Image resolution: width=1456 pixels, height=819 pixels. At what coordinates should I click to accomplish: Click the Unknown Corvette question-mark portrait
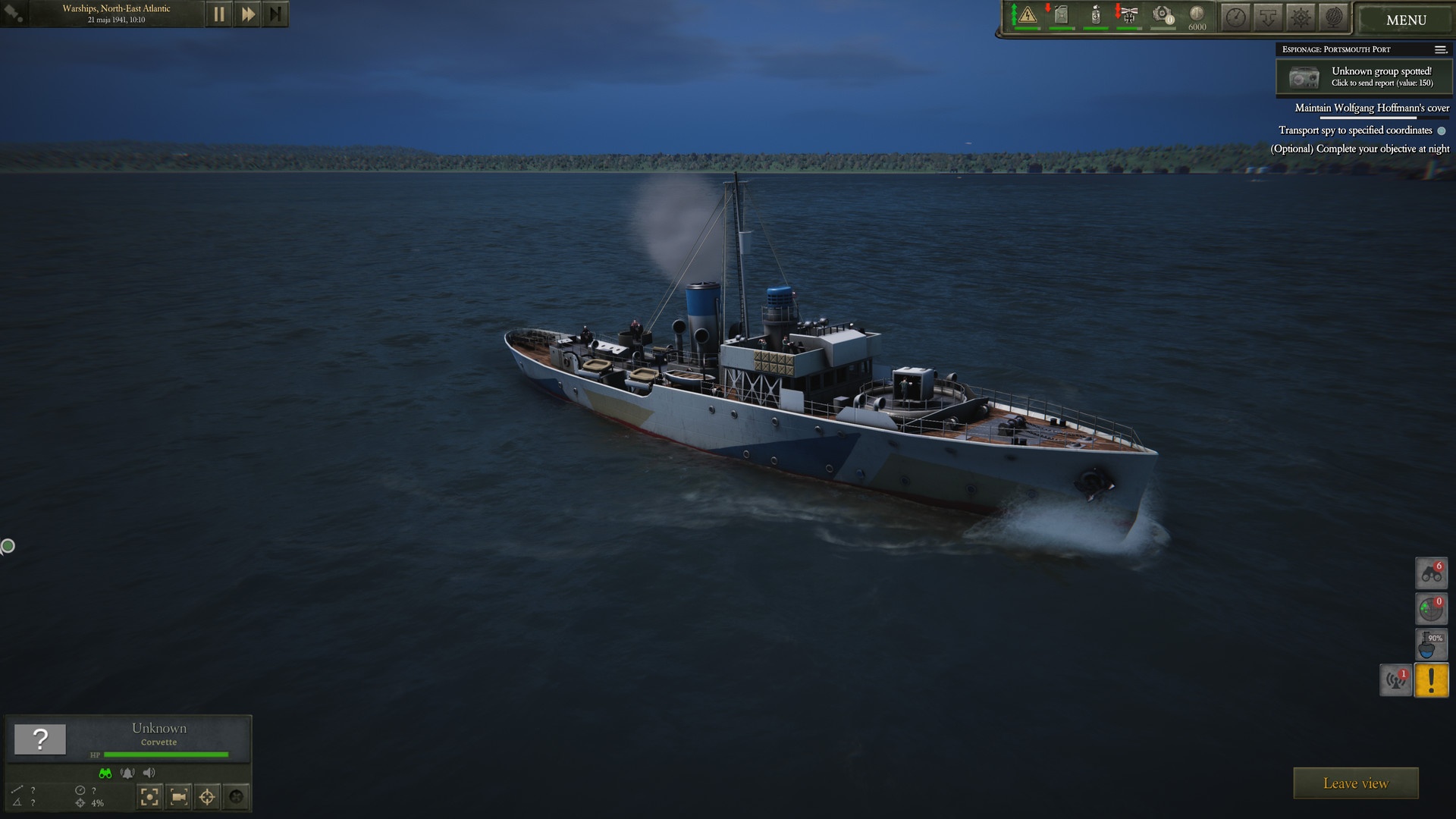pos(40,739)
